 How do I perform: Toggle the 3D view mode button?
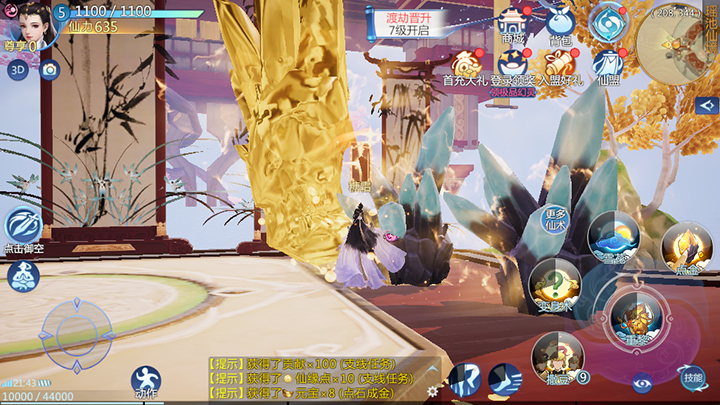17,70
